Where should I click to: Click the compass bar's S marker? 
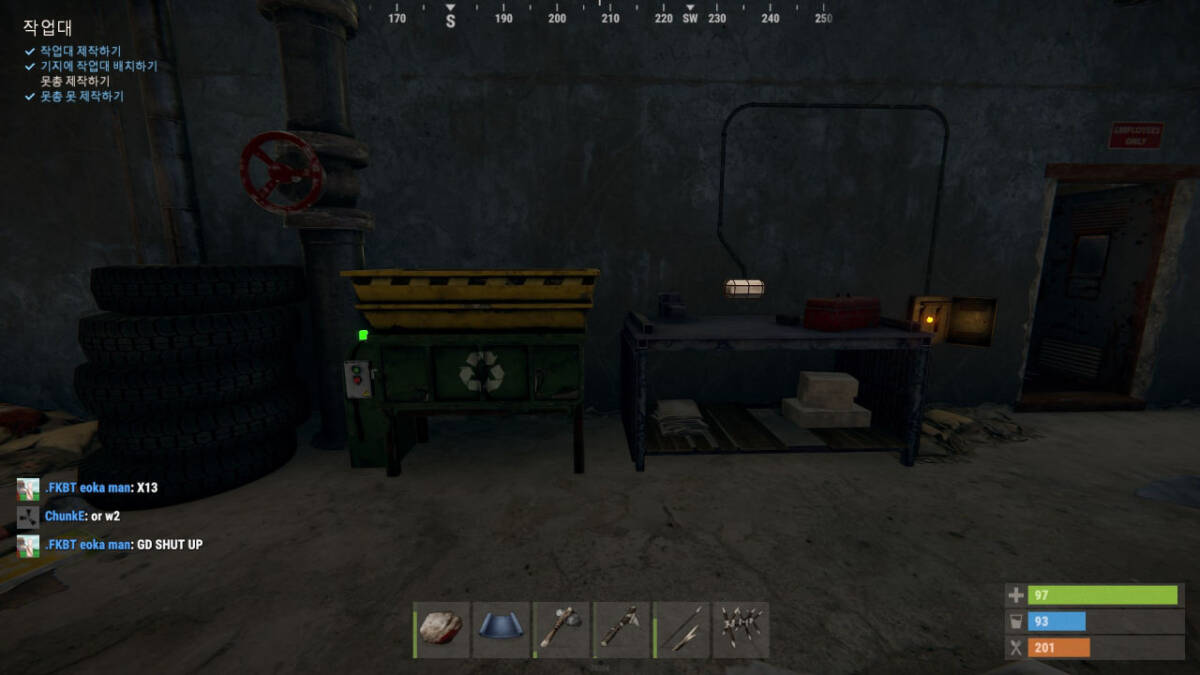tap(450, 20)
